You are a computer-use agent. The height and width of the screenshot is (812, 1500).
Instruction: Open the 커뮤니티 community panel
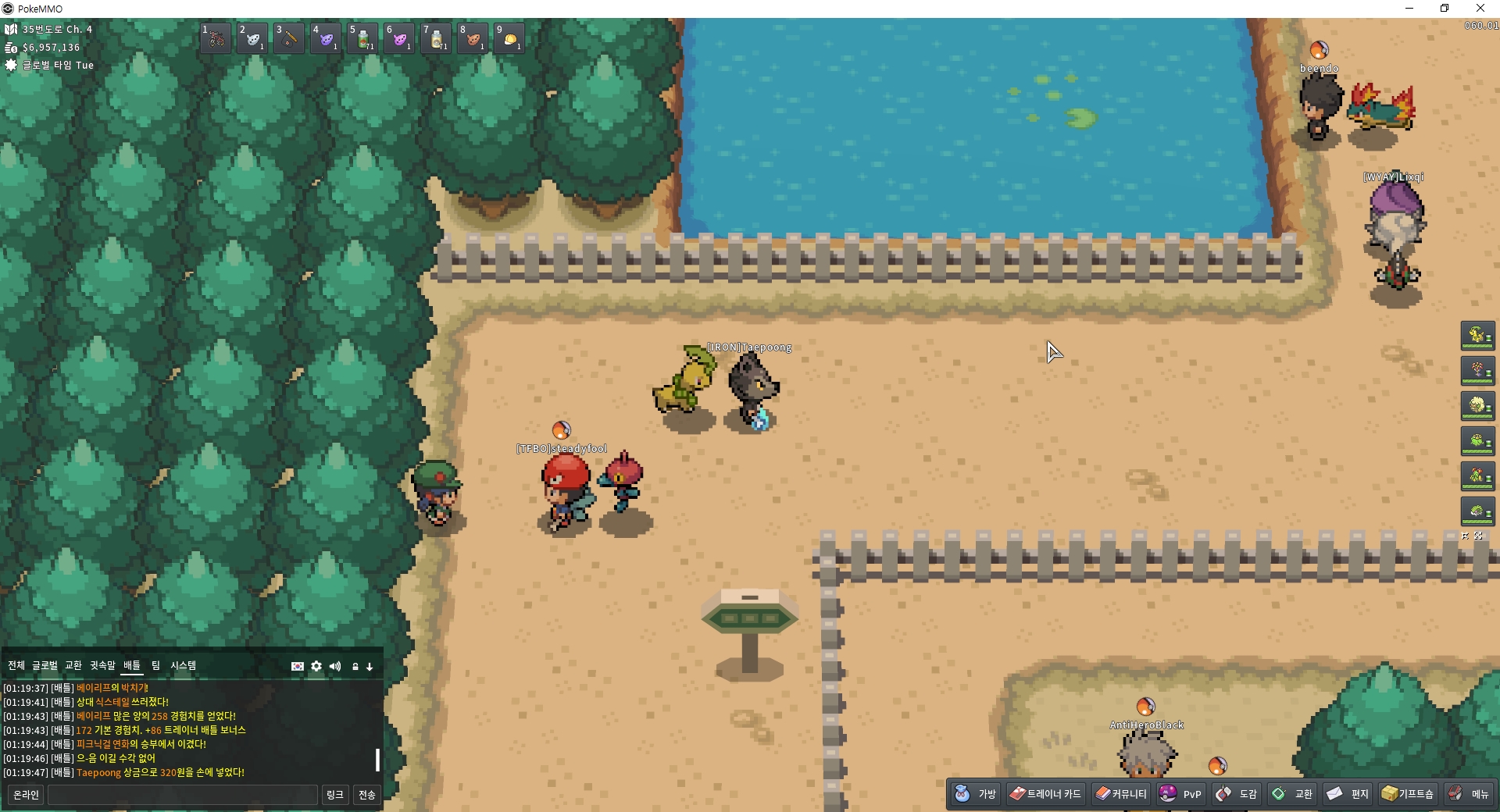click(x=1121, y=794)
